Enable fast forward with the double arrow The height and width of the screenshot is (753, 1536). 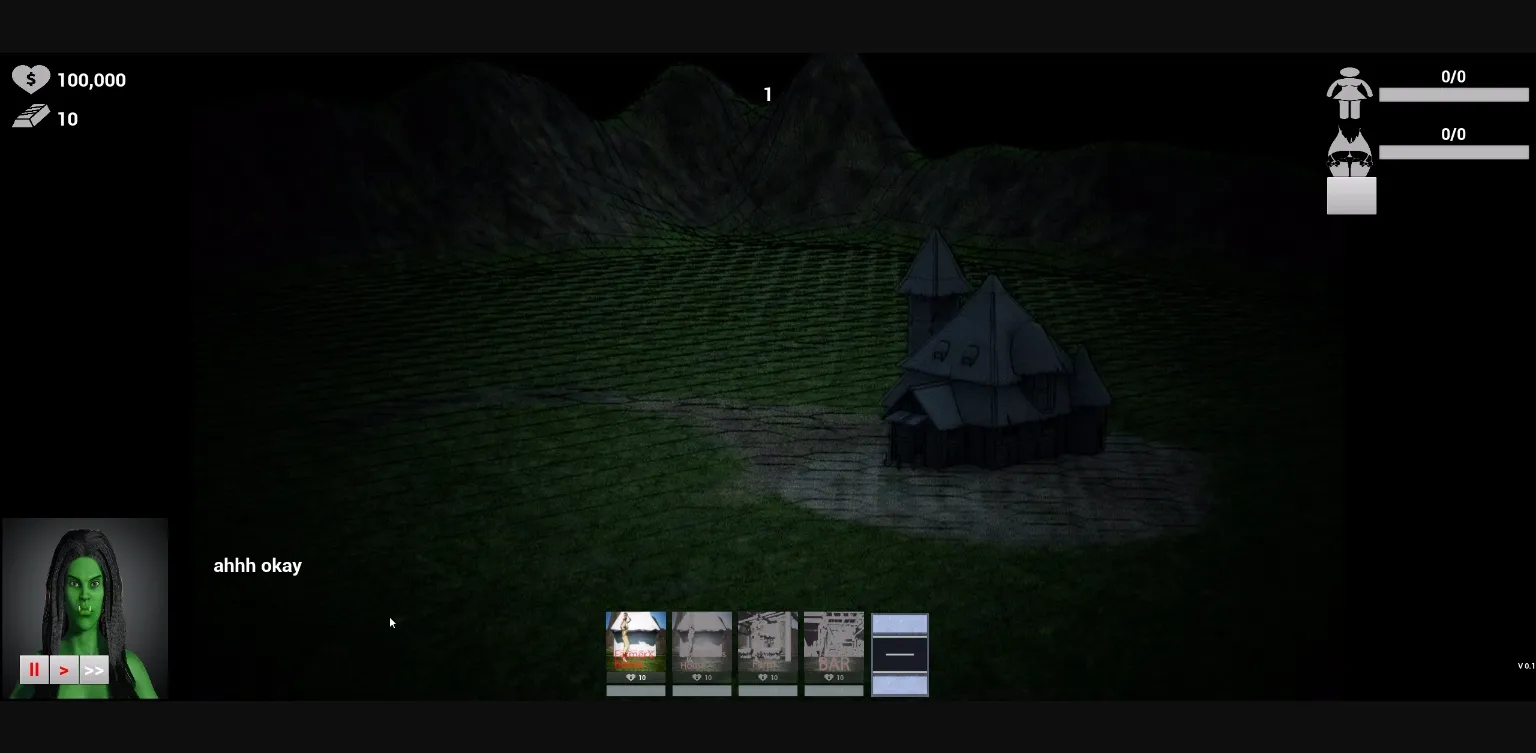click(x=93, y=669)
